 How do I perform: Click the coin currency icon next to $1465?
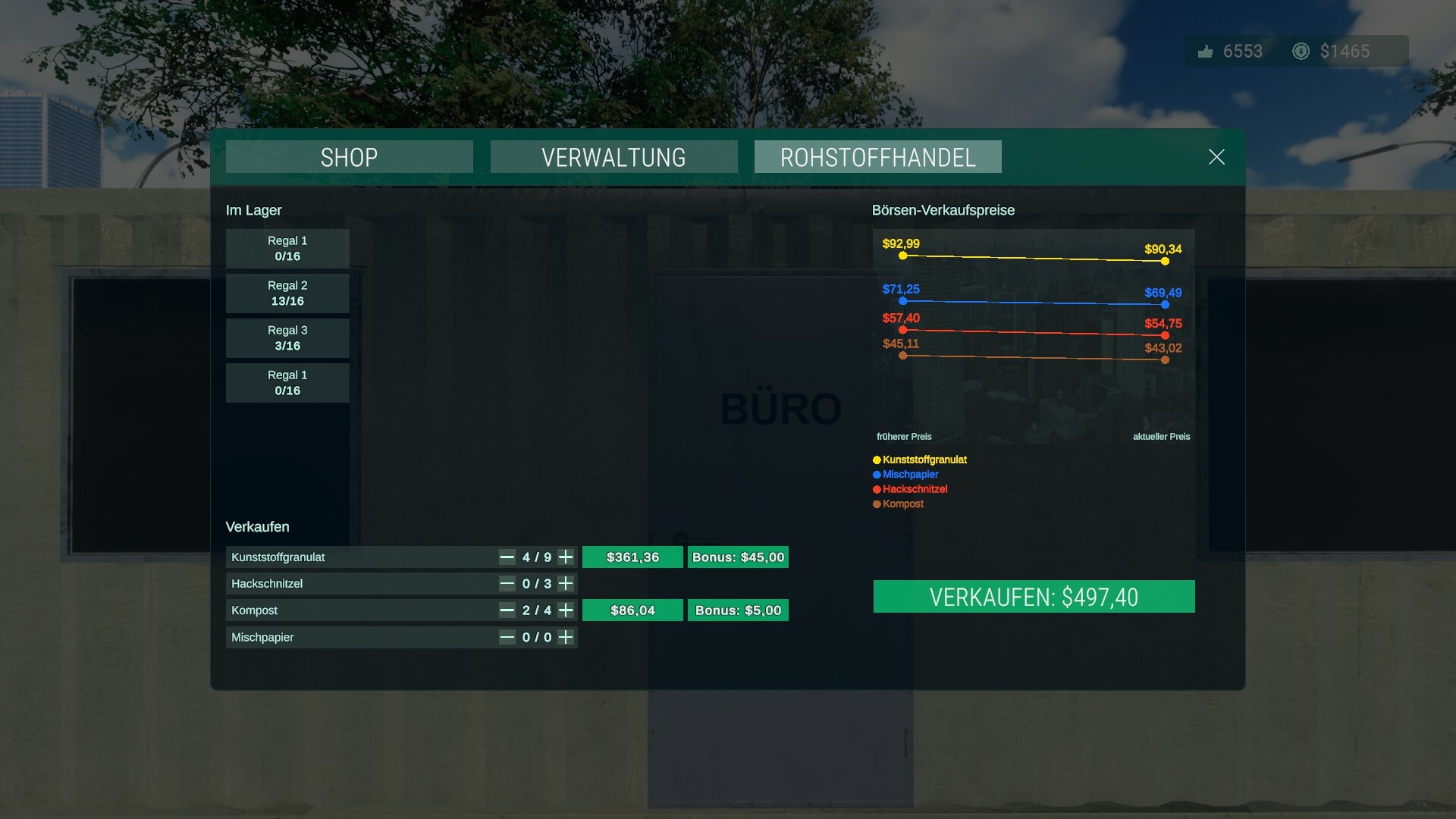pos(1300,51)
